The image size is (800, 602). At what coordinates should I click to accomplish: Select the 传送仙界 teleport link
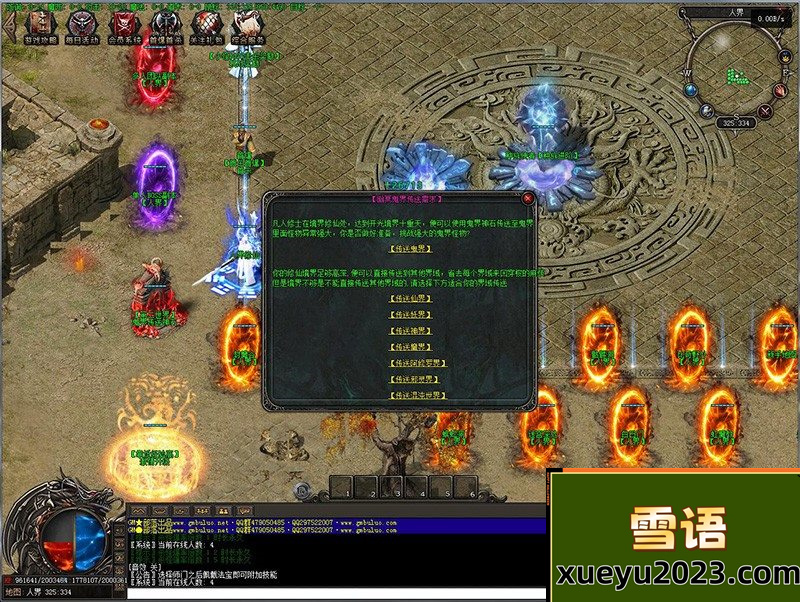coord(409,298)
